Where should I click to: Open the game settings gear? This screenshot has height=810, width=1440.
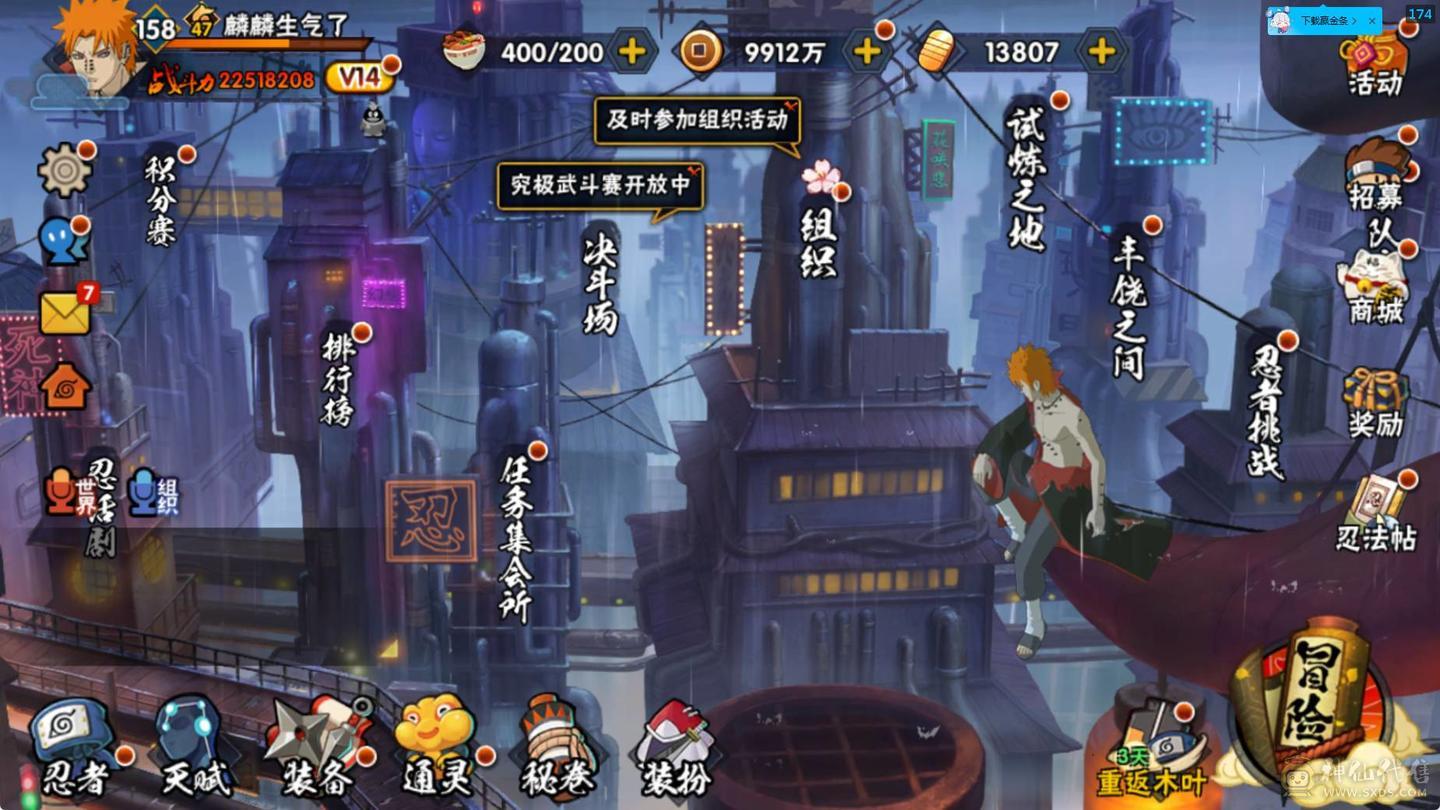tap(62, 170)
